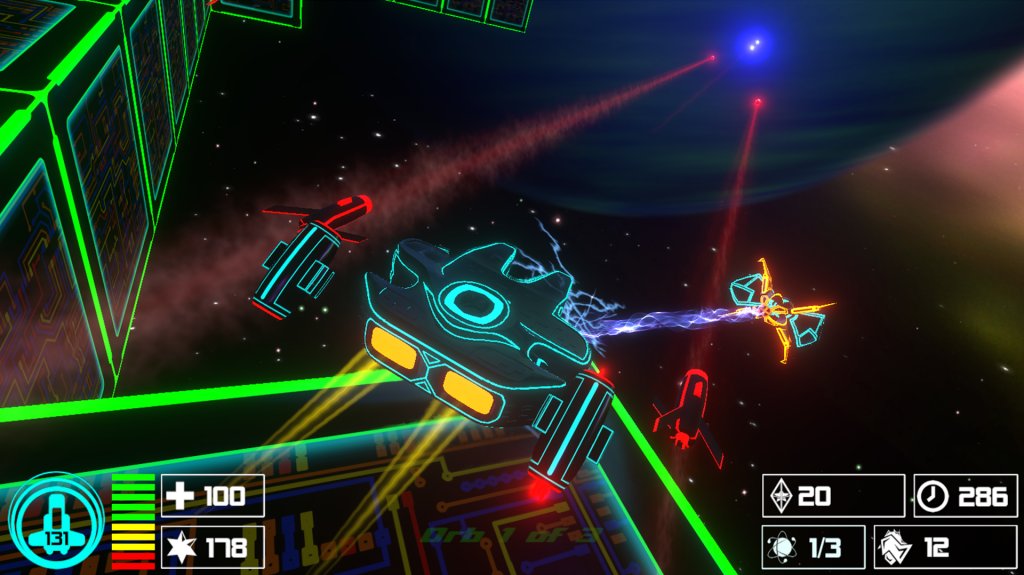Click the ship emblem HUD icon
This screenshot has width=1024, height=575.
[56, 520]
